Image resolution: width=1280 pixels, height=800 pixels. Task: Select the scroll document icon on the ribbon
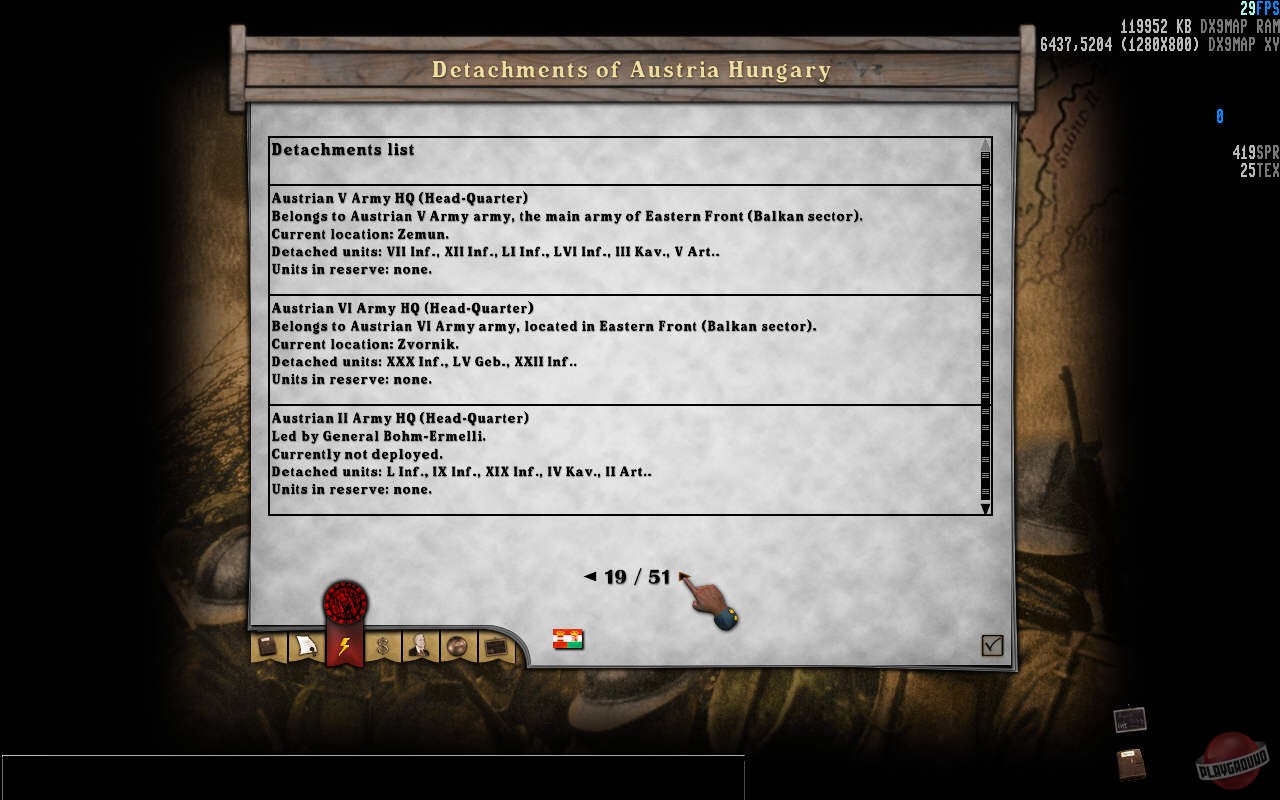(305, 645)
